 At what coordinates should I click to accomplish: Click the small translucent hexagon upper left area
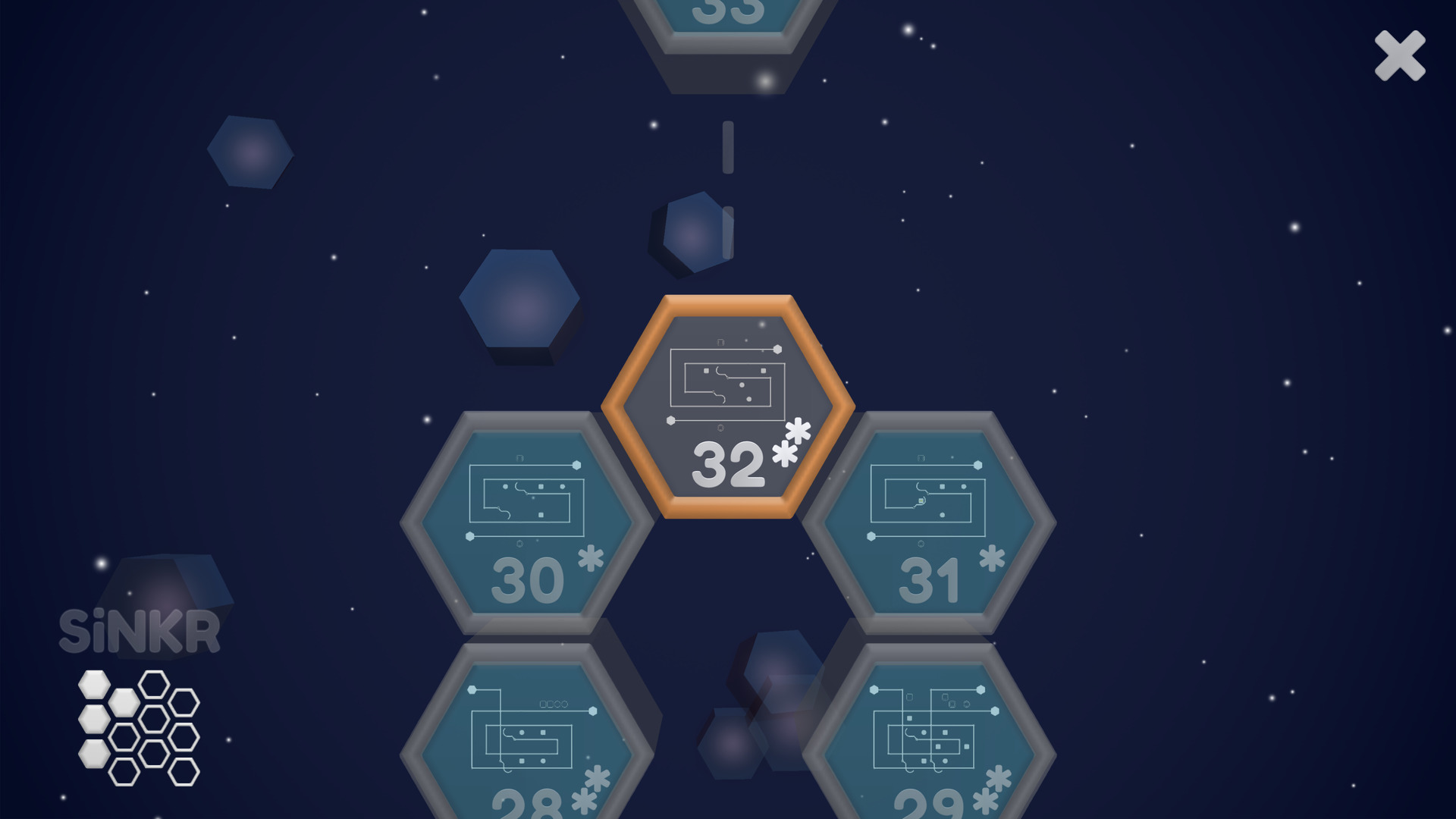(x=250, y=152)
